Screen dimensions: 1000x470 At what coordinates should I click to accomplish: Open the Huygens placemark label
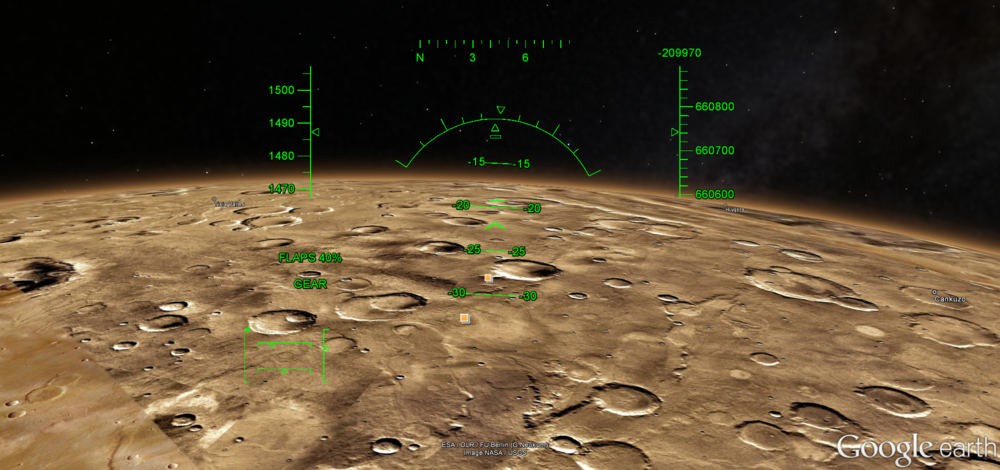735,210
